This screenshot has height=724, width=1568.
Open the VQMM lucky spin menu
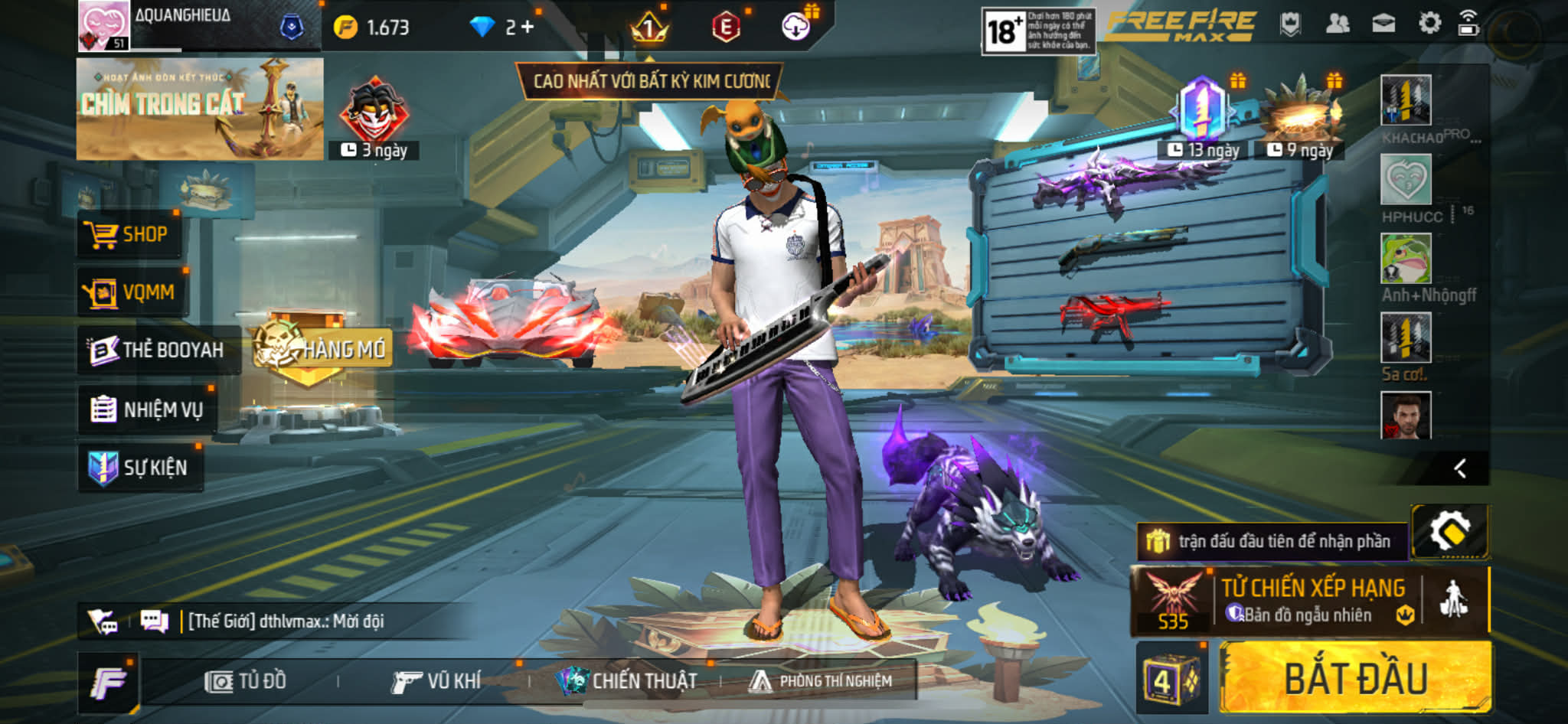pyautogui.click(x=130, y=292)
